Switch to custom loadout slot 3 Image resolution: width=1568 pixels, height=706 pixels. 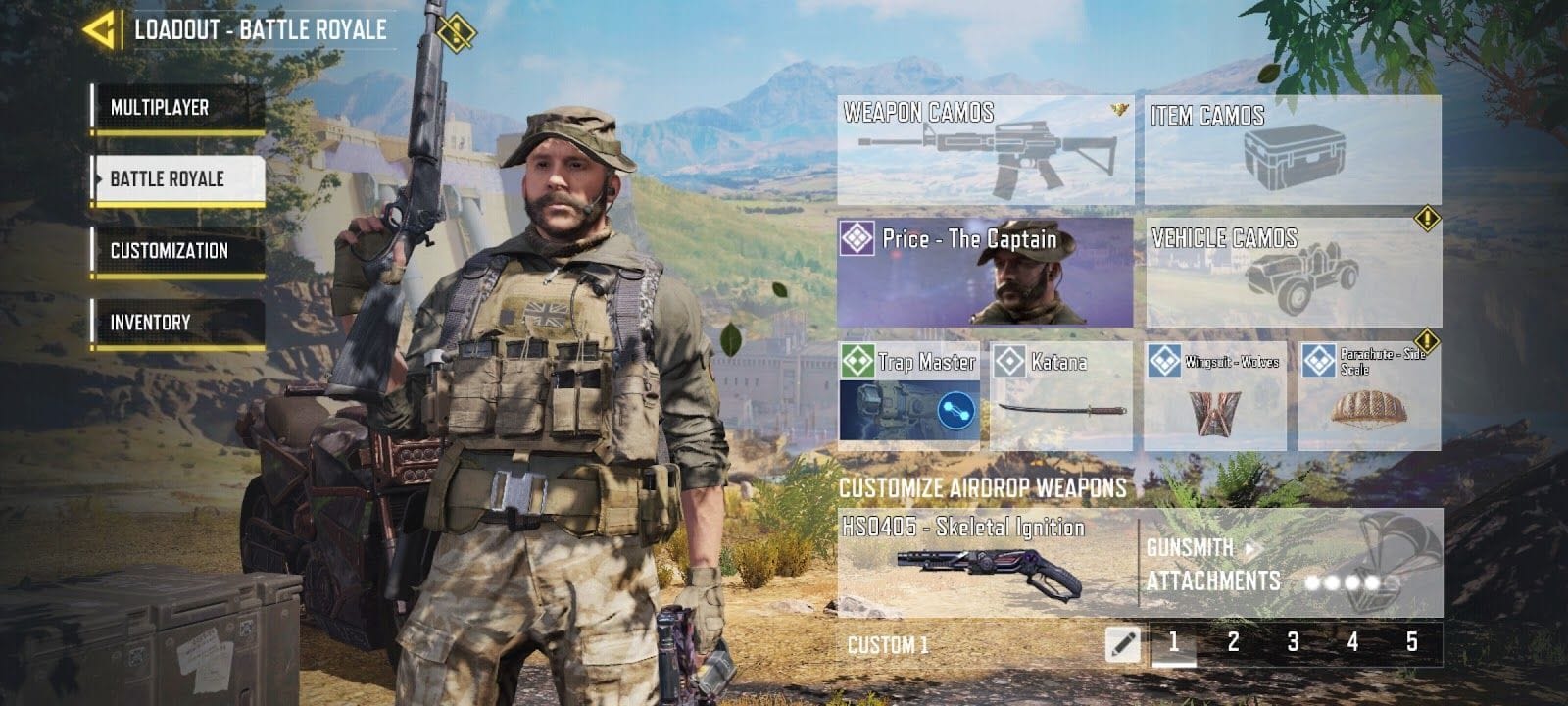coord(1294,642)
